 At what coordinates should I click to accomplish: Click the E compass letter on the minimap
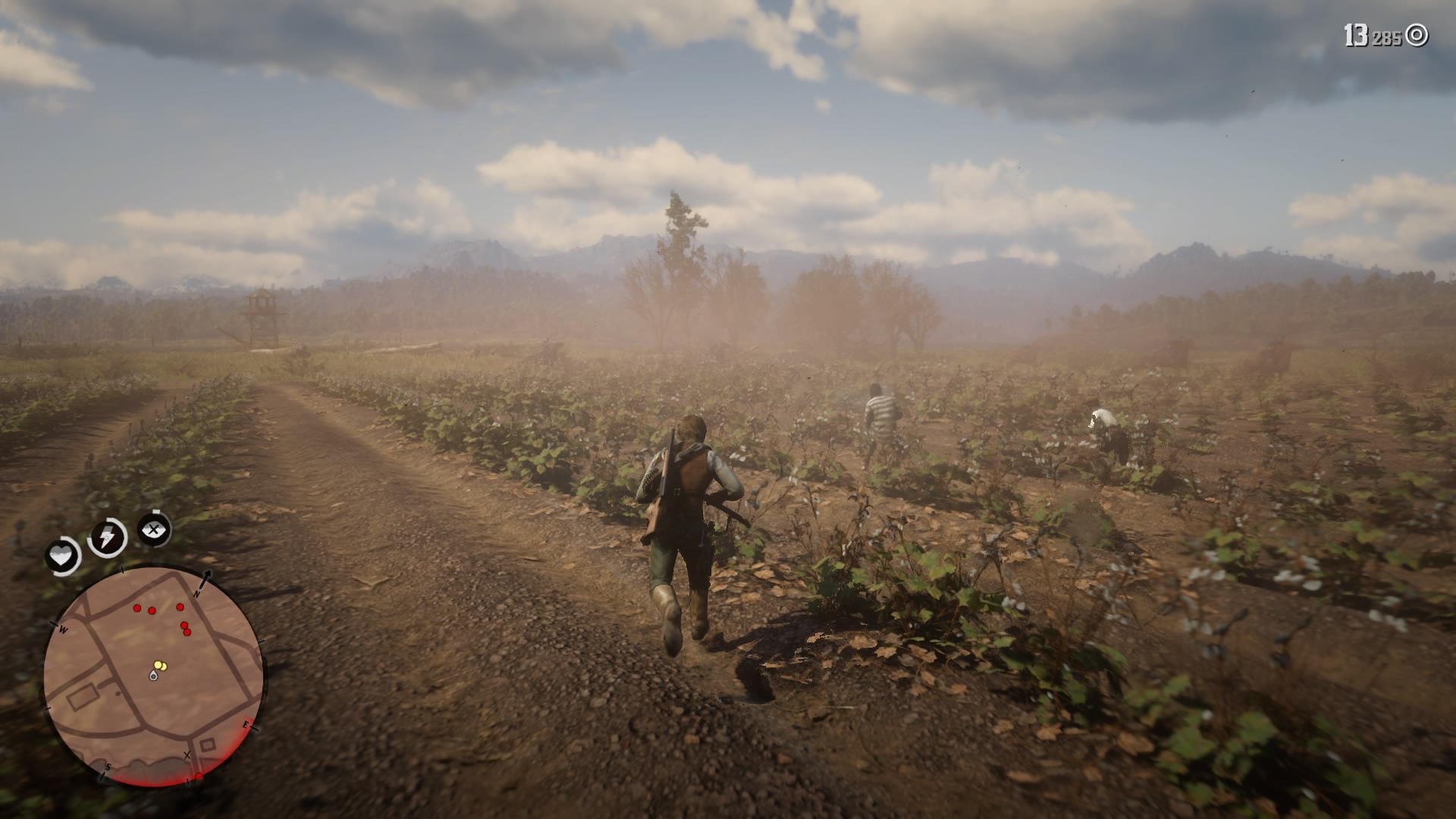247,725
